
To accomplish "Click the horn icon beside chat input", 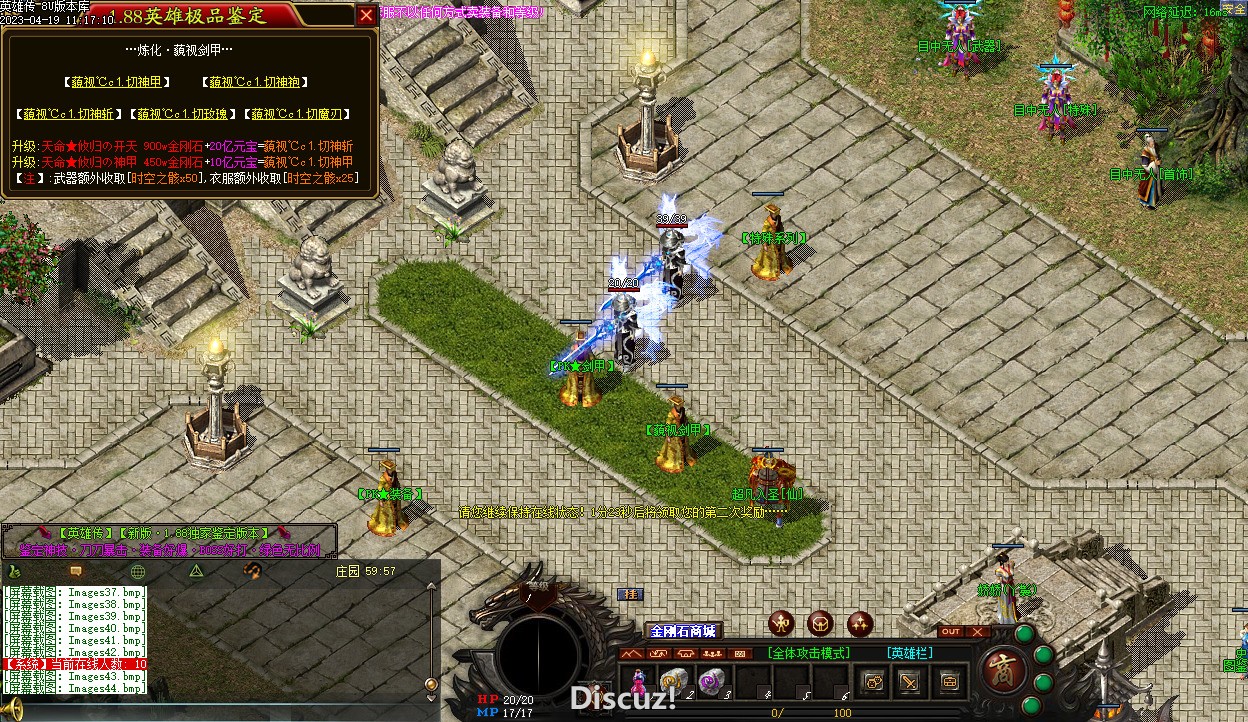I will (x=10, y=711).
